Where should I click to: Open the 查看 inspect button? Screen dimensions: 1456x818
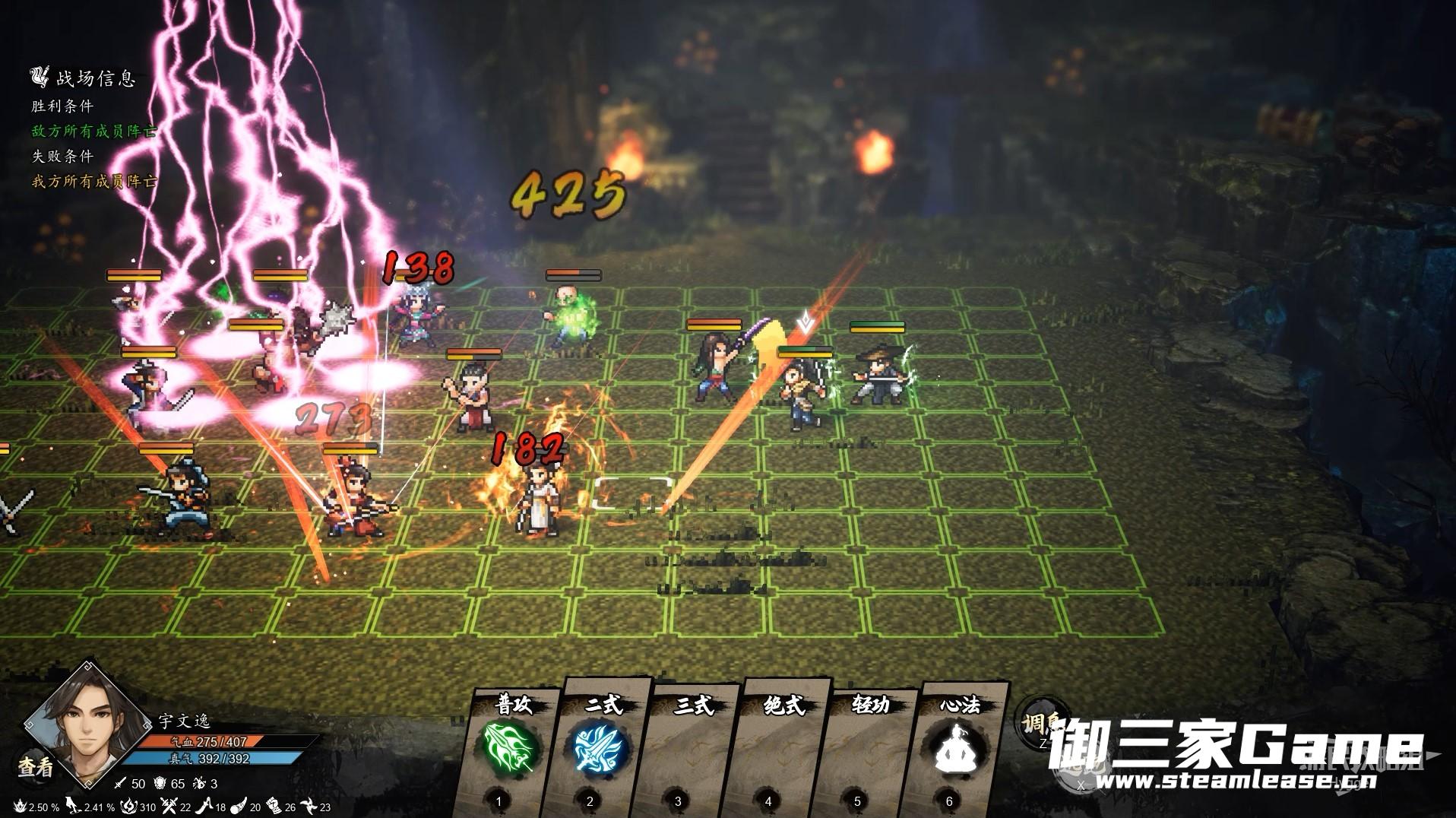pos(36,767)
